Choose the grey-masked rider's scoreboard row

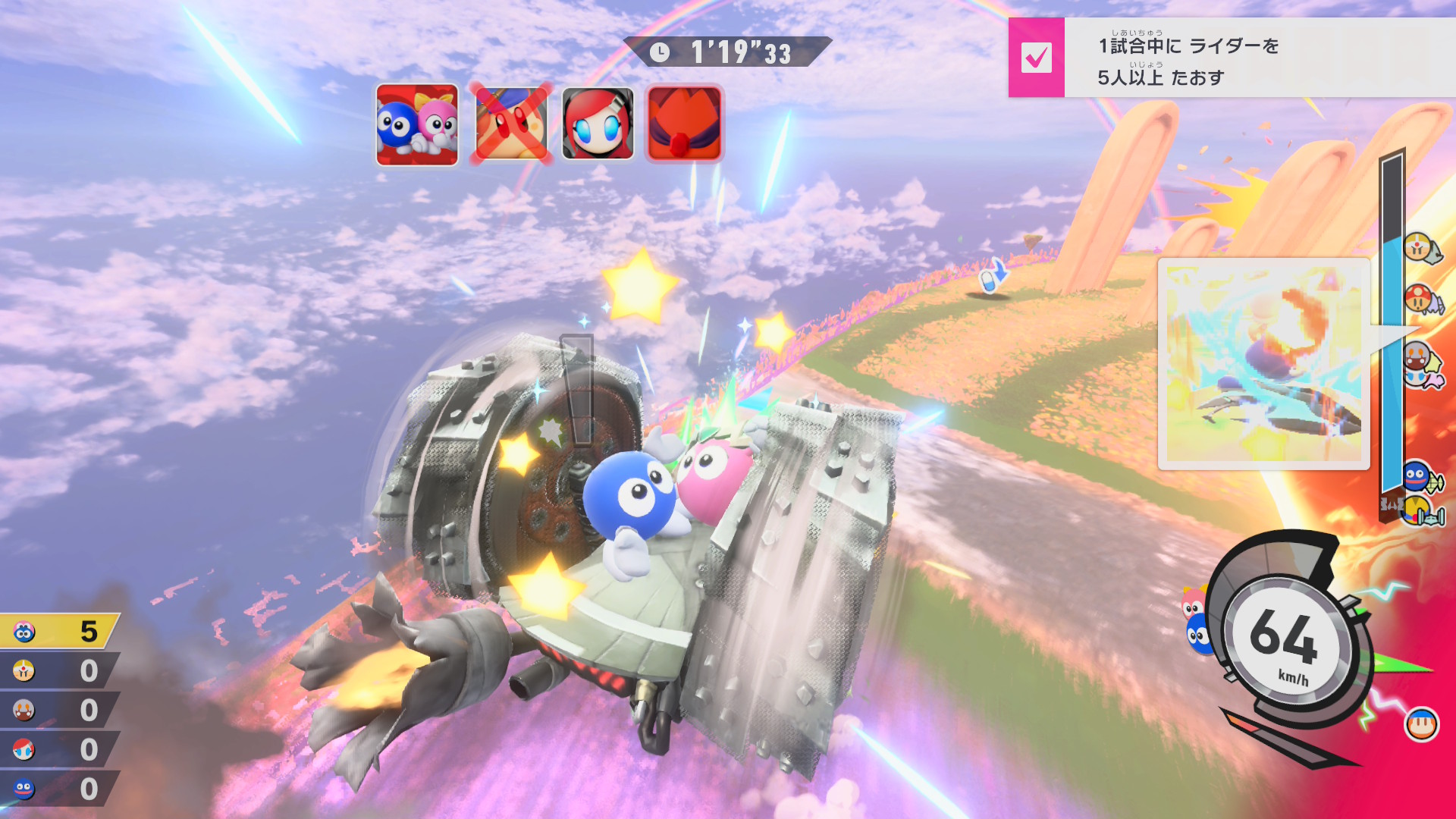click(59, 711)
